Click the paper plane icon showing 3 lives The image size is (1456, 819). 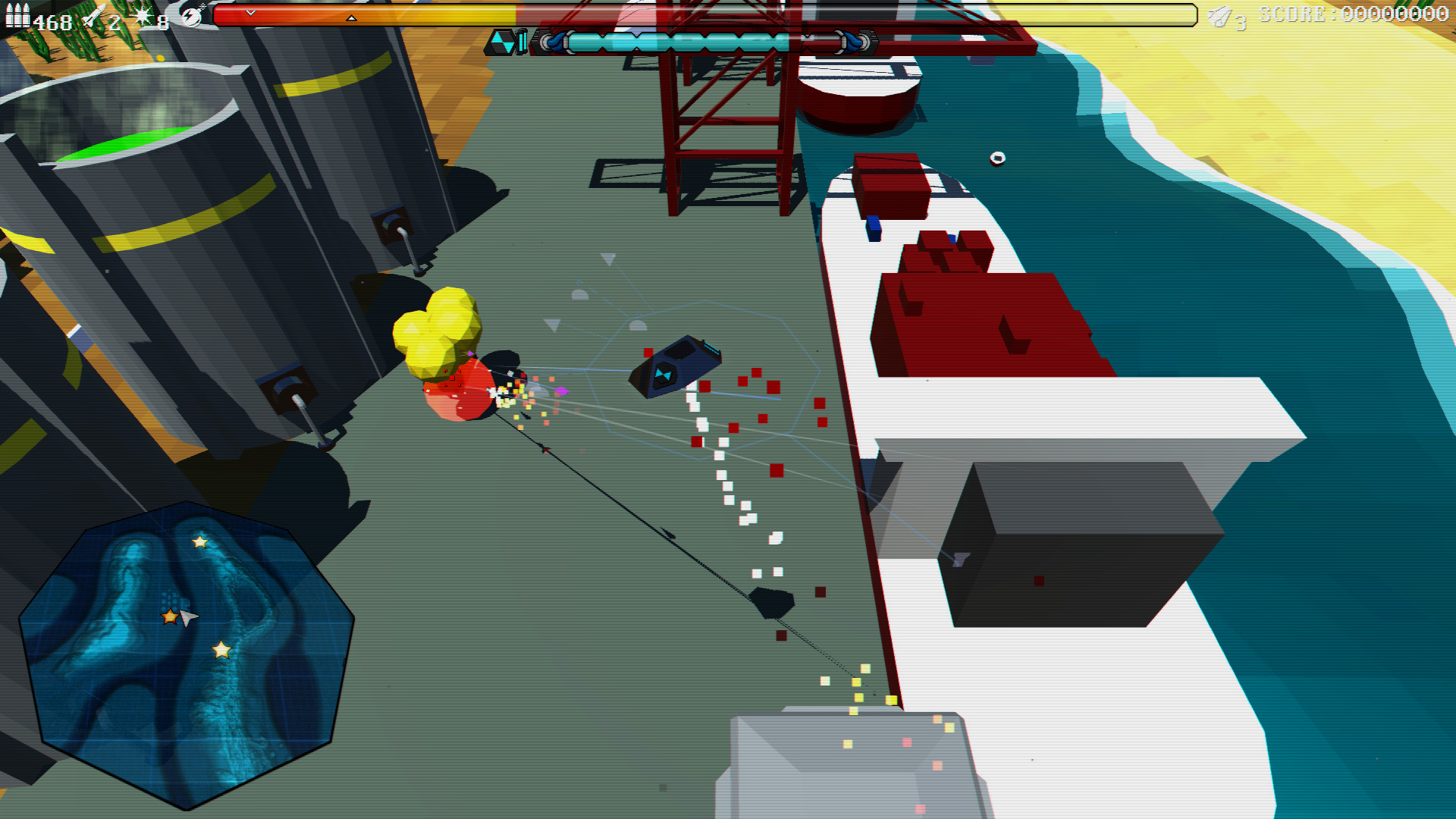(x=1219, y=14)
